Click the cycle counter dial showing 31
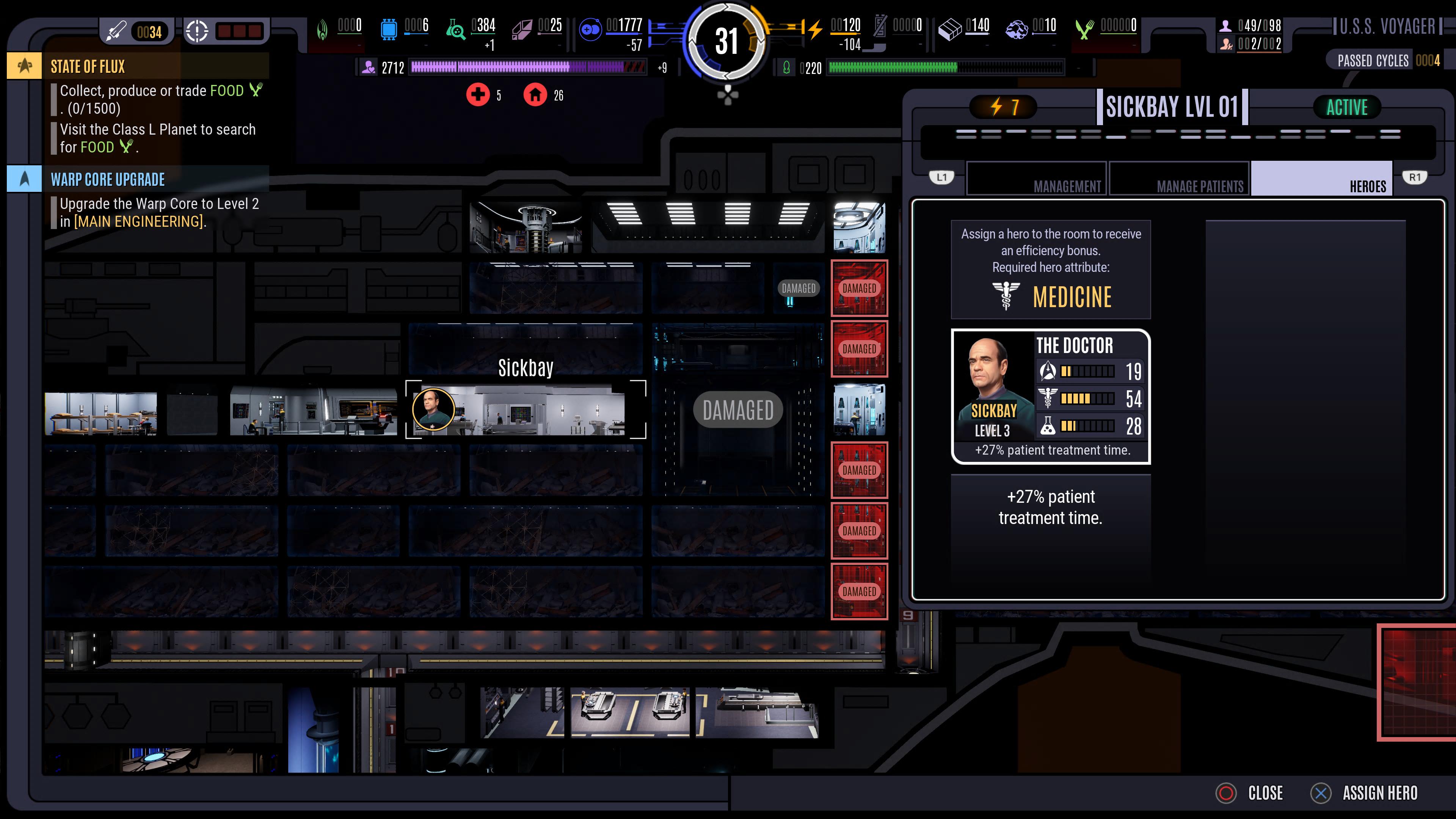Viewport: 1456px width, 819px height. (727, 41)
